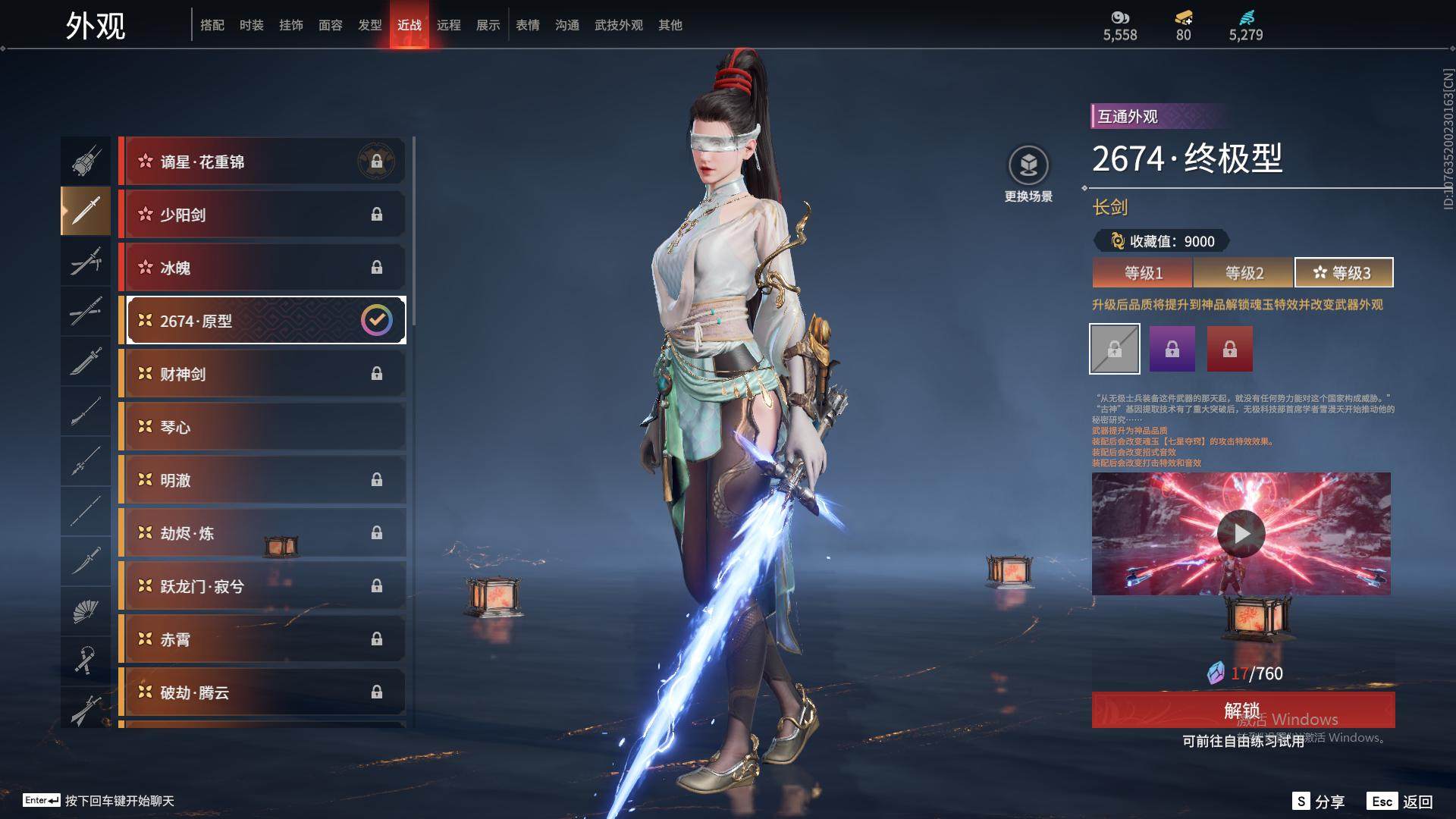Switch to the 时装 tab
Image resolution: width=1456 pixels, height=819 pixels.
pos(251,25)
